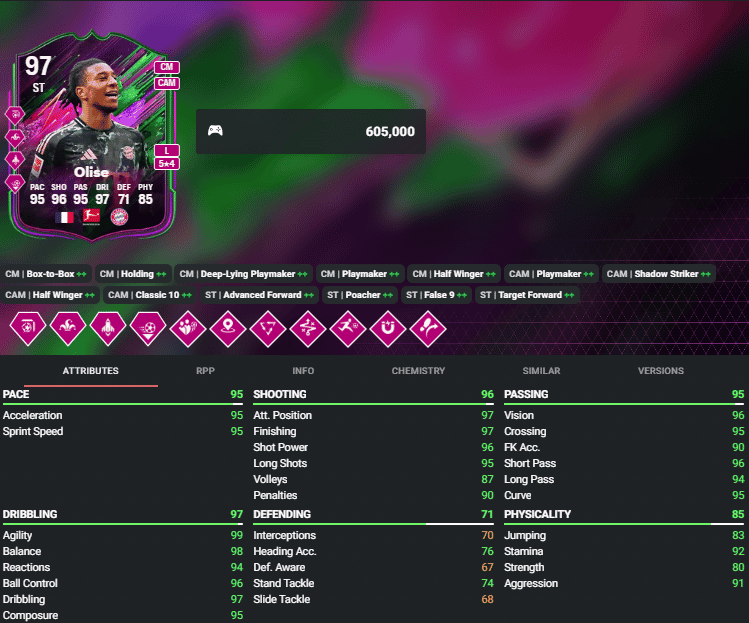Switch to the RPP tab
Image resolution: width=749 pixels, height=623 pixels.
pos(205,371)
